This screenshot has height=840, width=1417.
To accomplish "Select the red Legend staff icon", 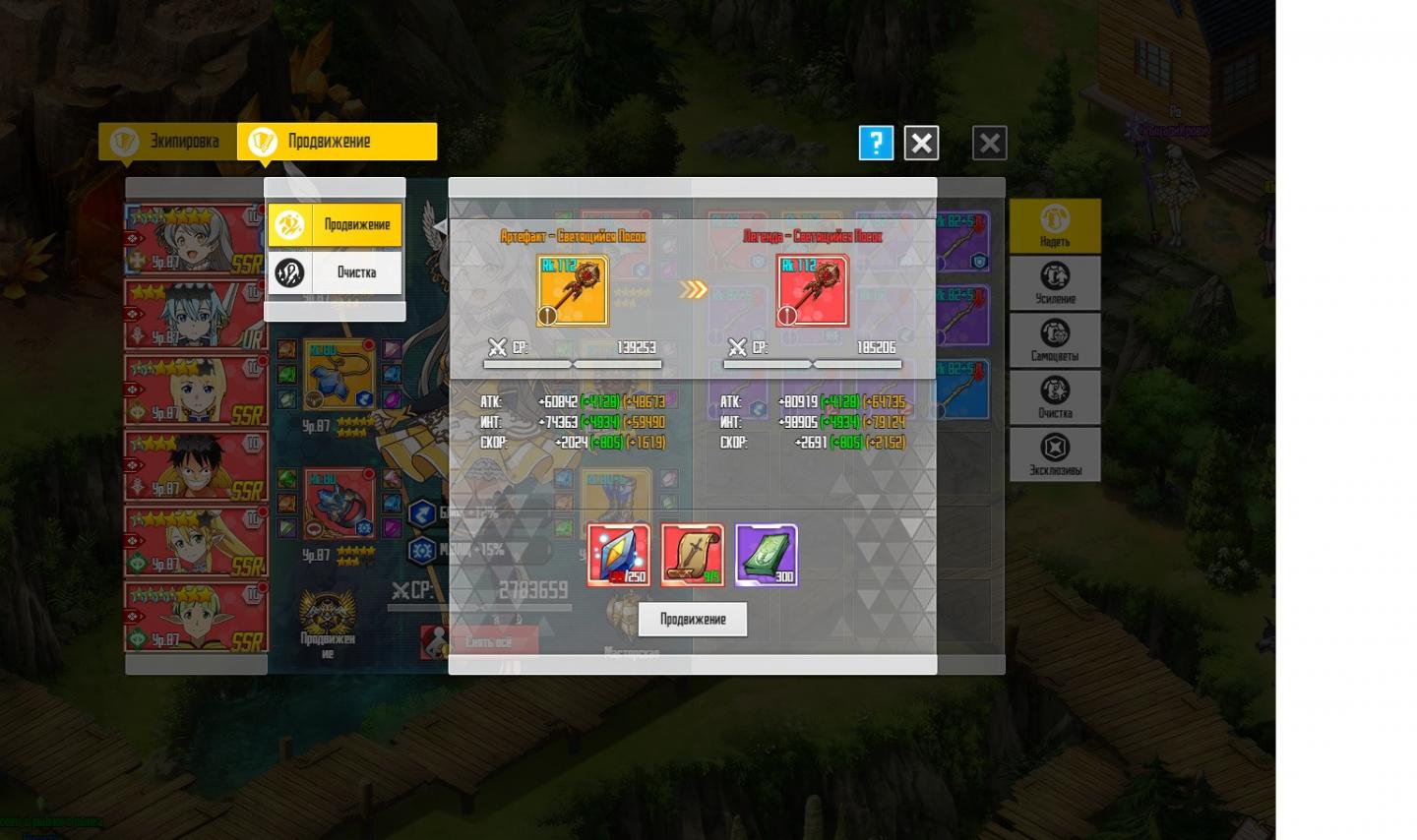I will coord(812,291).
